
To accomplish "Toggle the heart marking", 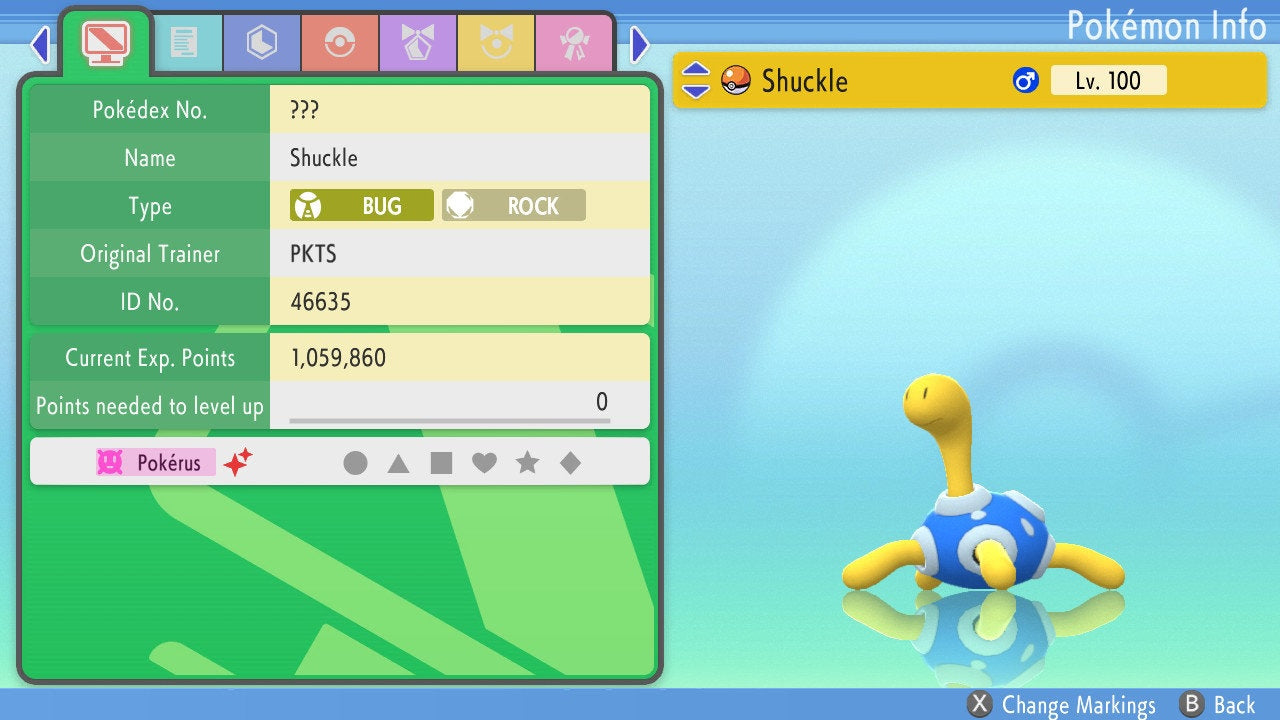I will pyautogui.click(x=484, y=463).
